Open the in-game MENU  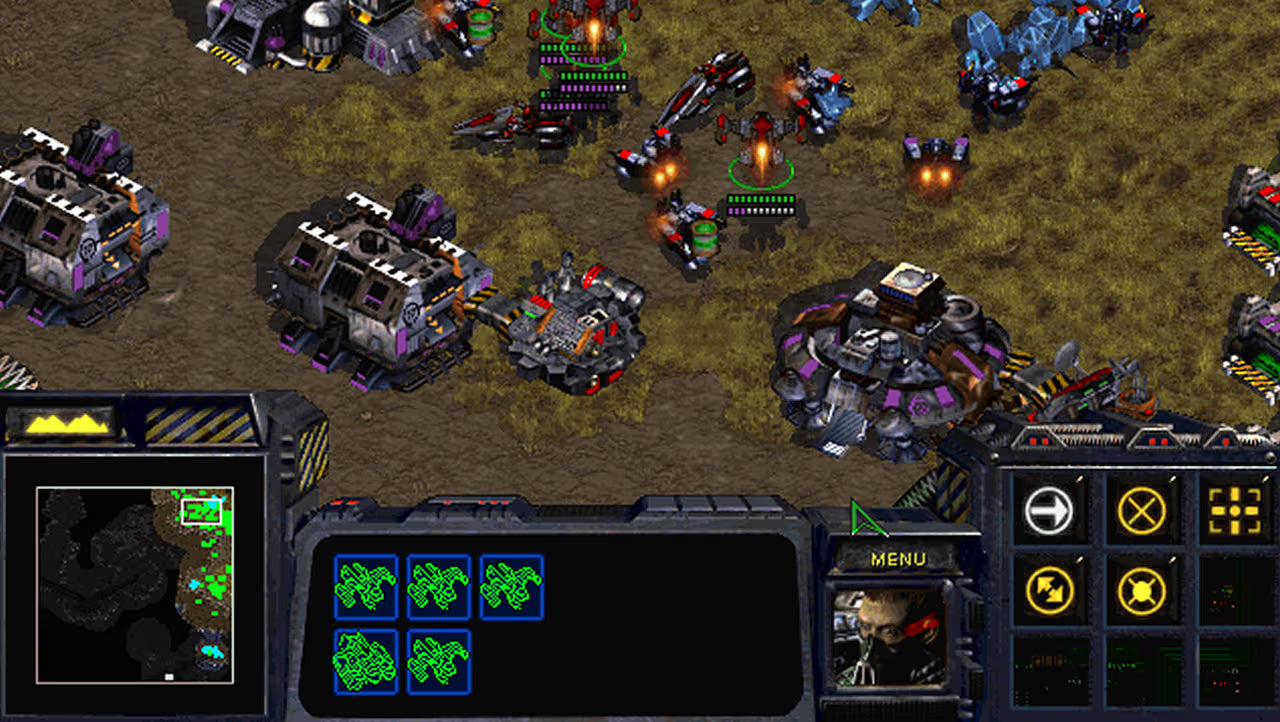point(900,557)
